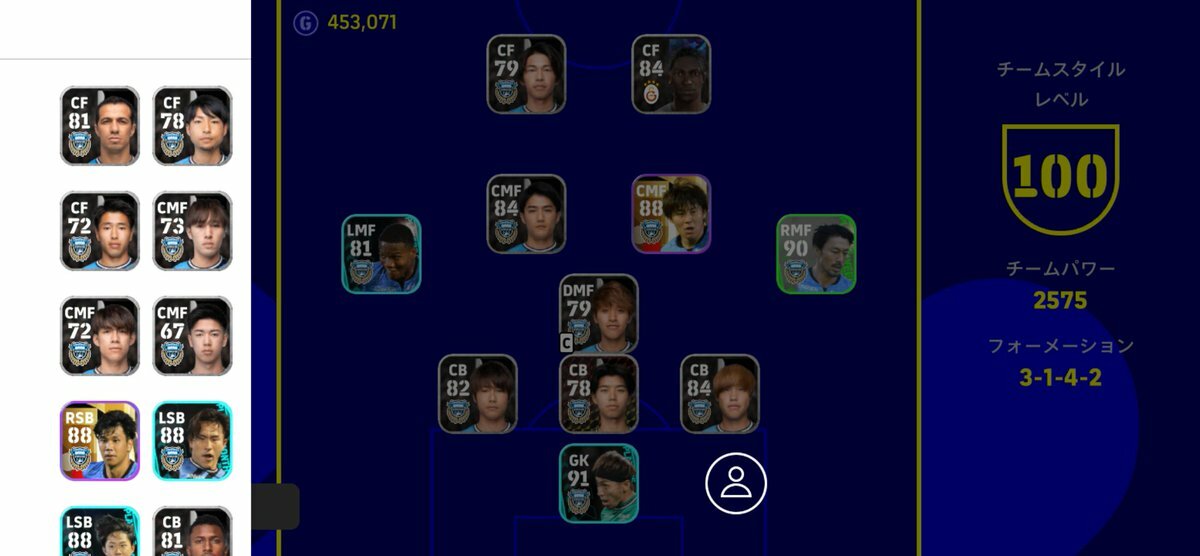
Task: Select the captain DMF 79 card
Action: (x=598, y=313)
